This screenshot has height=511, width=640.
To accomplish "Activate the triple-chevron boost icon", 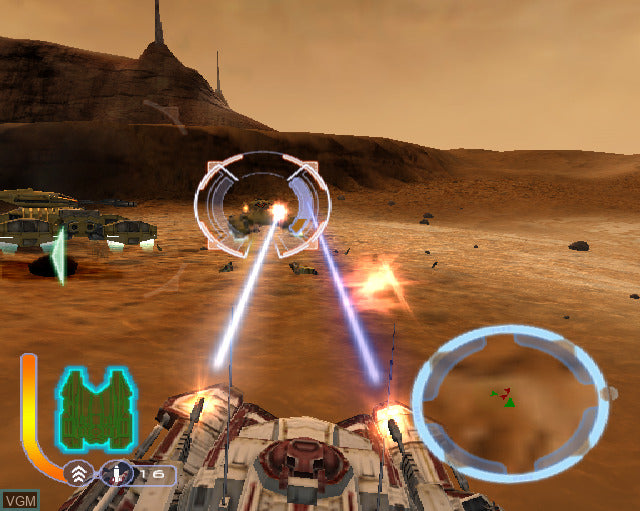I will 79,473.
